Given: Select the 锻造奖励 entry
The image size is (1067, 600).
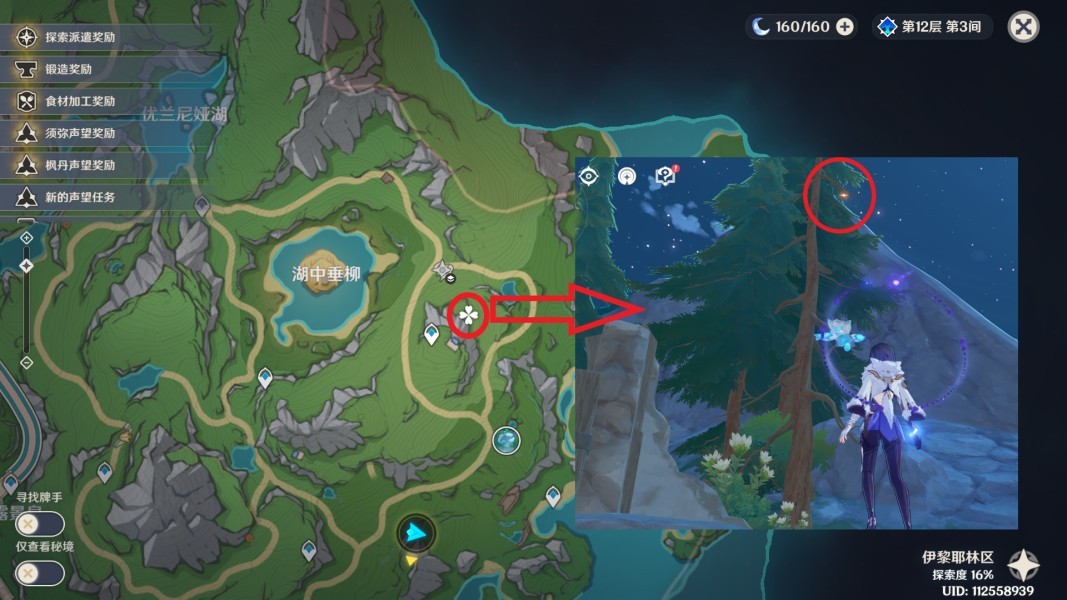Looking at the screenshot, I should pyautogui.click(x=68, y=70).
